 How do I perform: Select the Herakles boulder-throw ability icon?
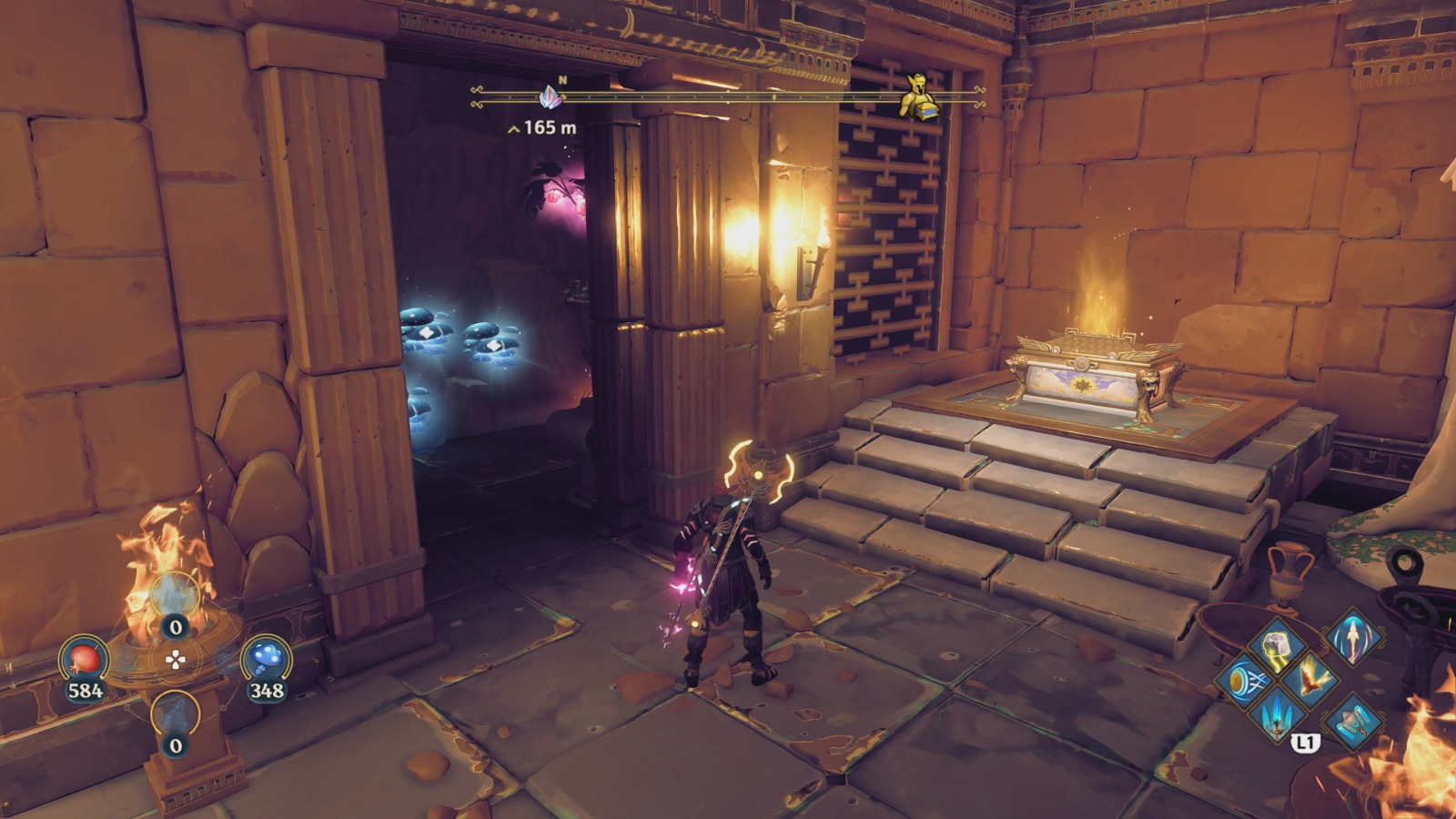1277,645
